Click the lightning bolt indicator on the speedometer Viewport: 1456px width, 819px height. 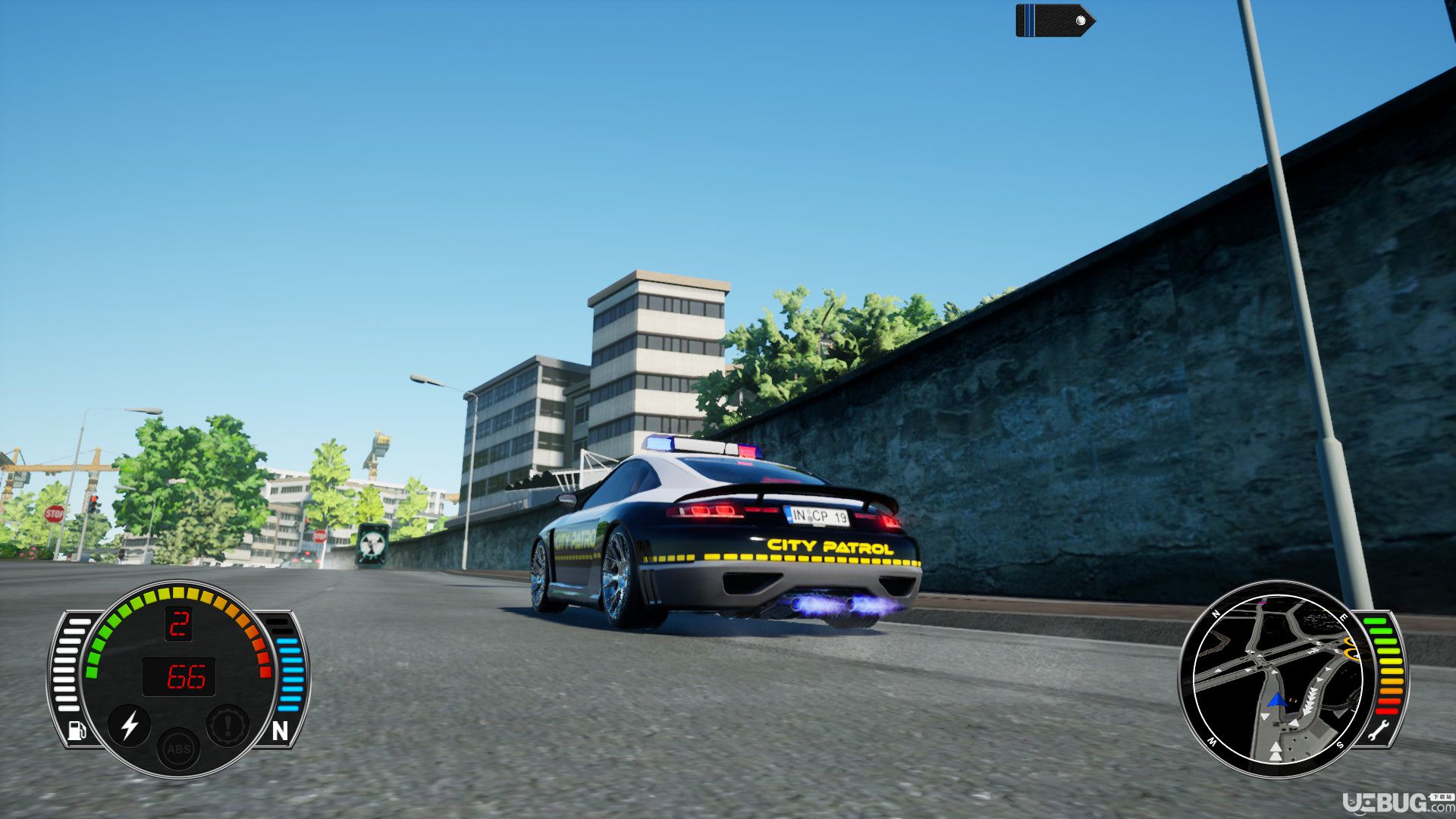pyautogui.click(x=130, y=725)
